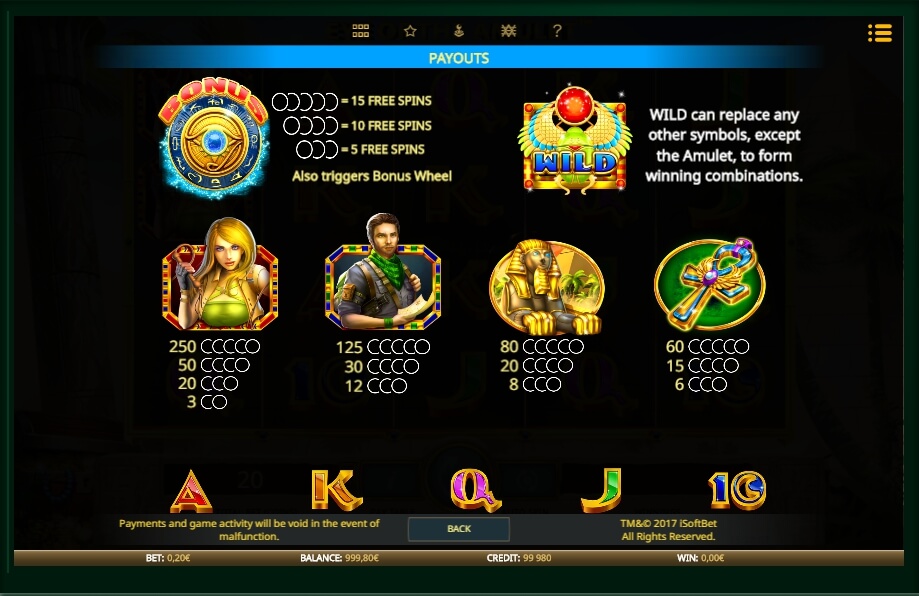Image resolution: width=919 pixels, height=596 pixels.
Task: Select the question mark help tab
Action: click(x=557, y=31)
